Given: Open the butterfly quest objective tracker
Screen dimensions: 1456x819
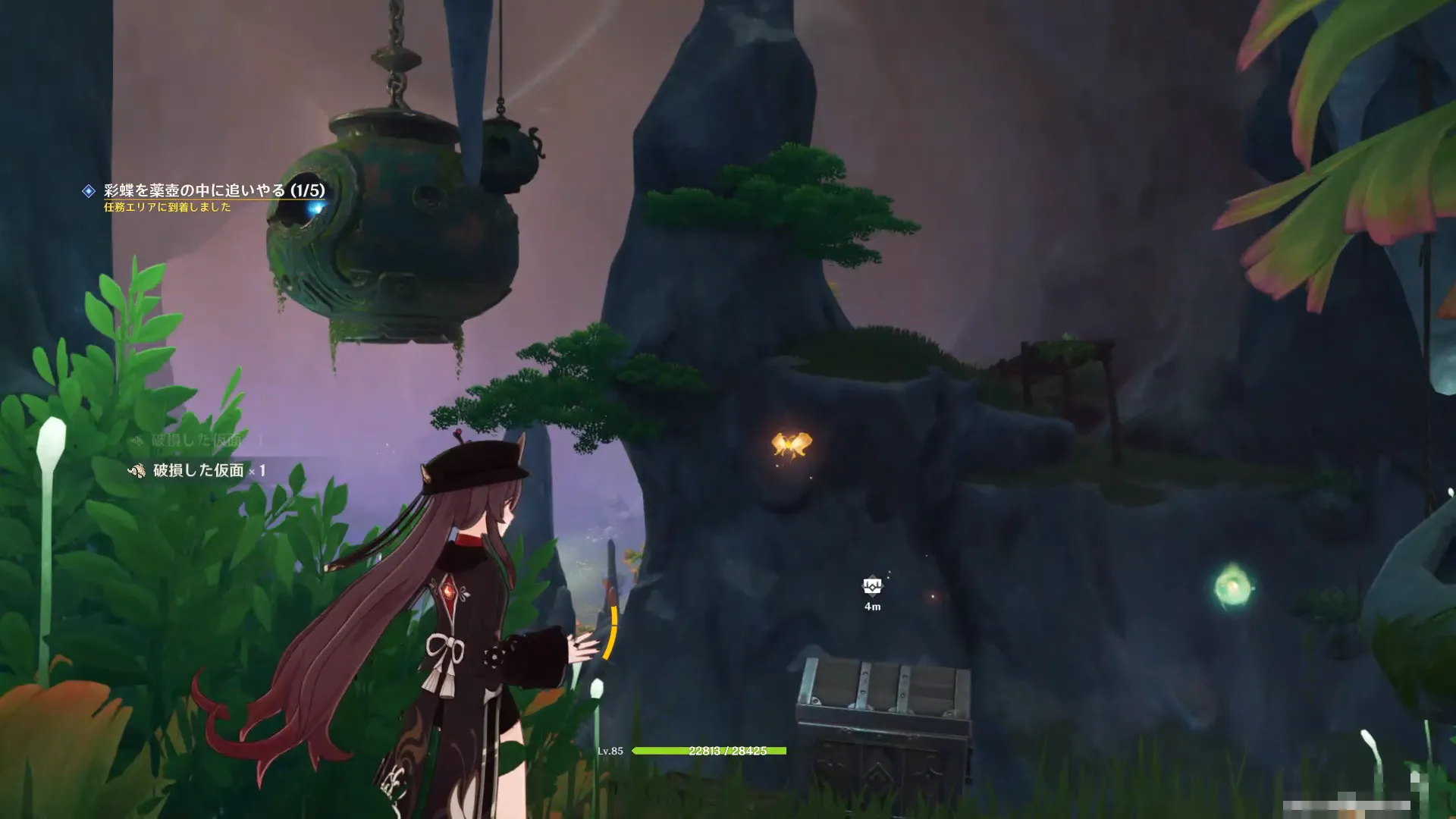Looking at the screenshot, I should click(x=214, y=190).
